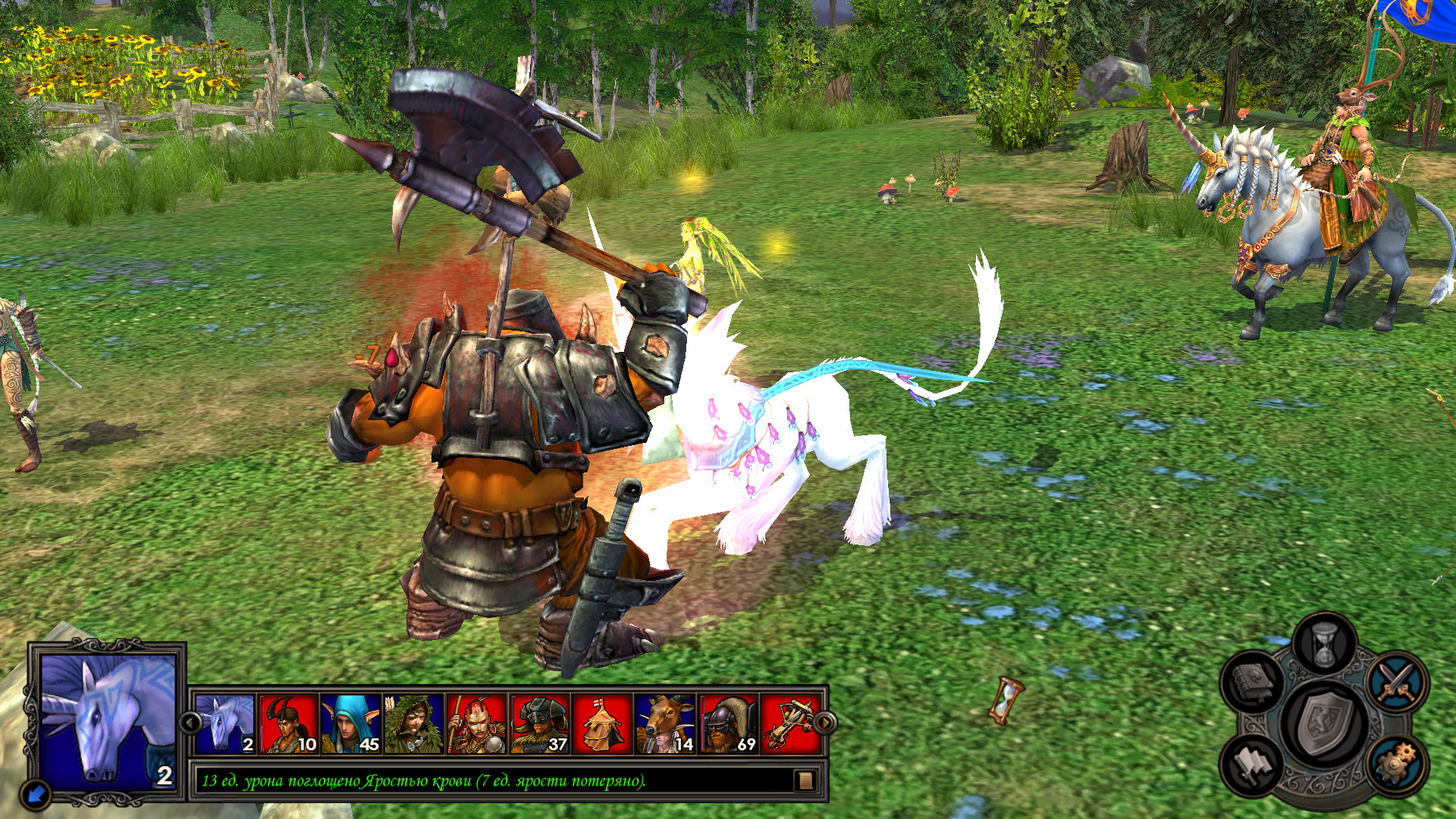Viewport: 1456px width, 819px height.
Task: Select the blue-hooded elf stack of 45
Action: 350,724
